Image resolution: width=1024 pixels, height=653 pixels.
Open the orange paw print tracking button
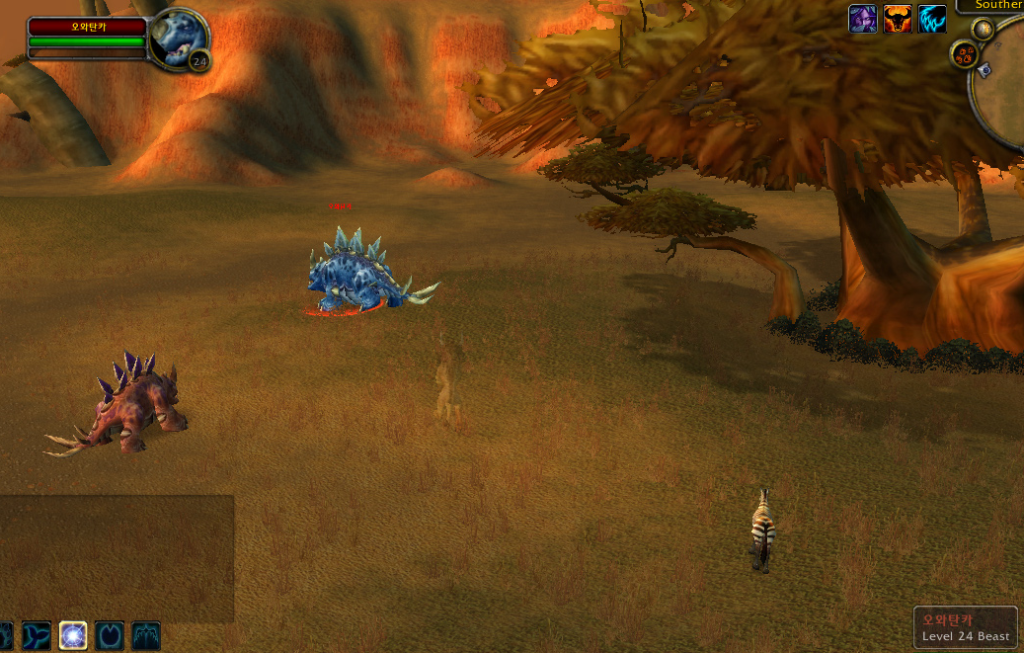pyautogui.click(x=965, y=54)
